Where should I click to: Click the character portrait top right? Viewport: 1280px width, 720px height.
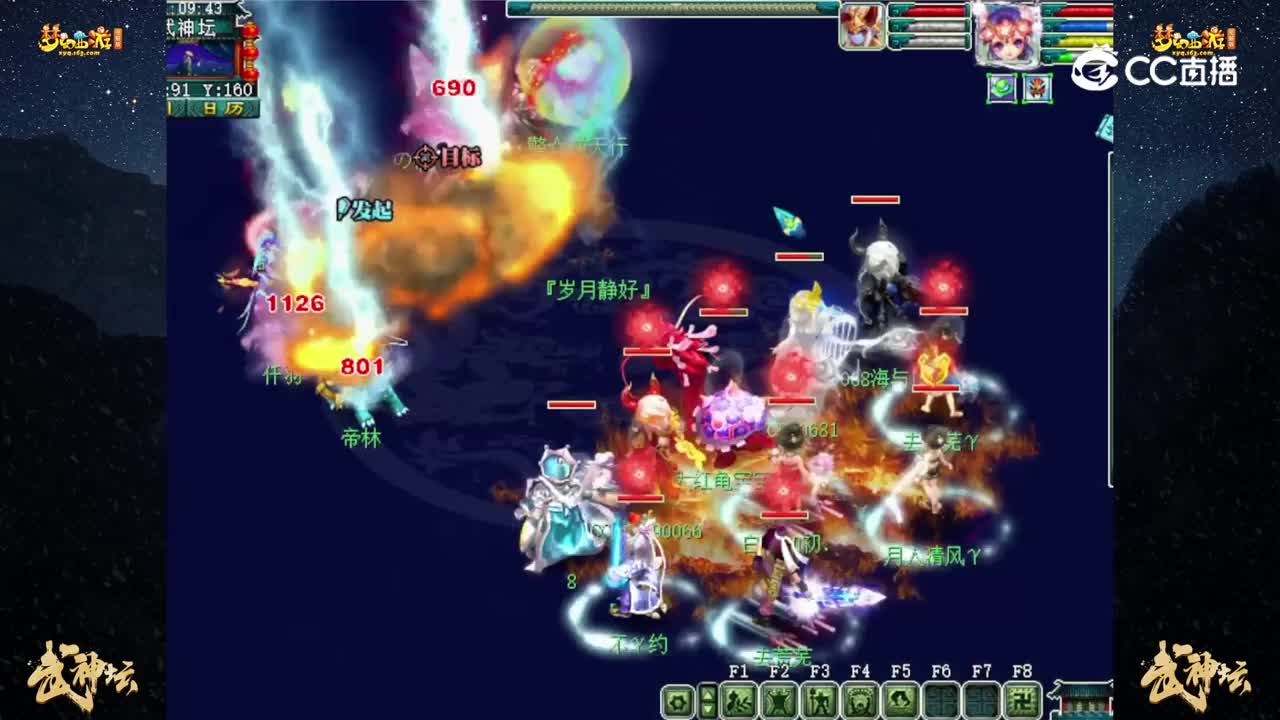coord(1007,32)
